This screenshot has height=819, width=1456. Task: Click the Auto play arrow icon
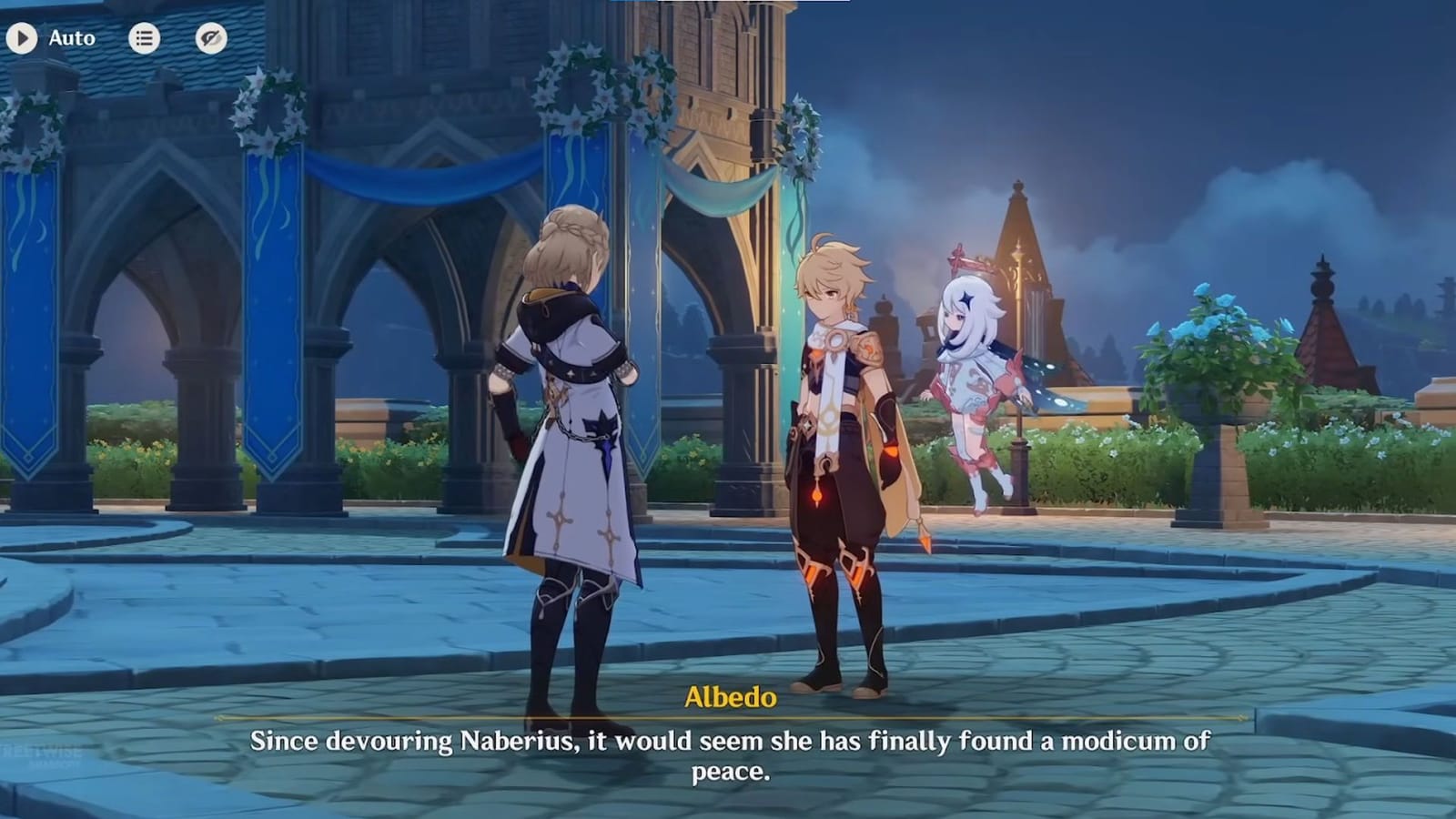[21, 38]
